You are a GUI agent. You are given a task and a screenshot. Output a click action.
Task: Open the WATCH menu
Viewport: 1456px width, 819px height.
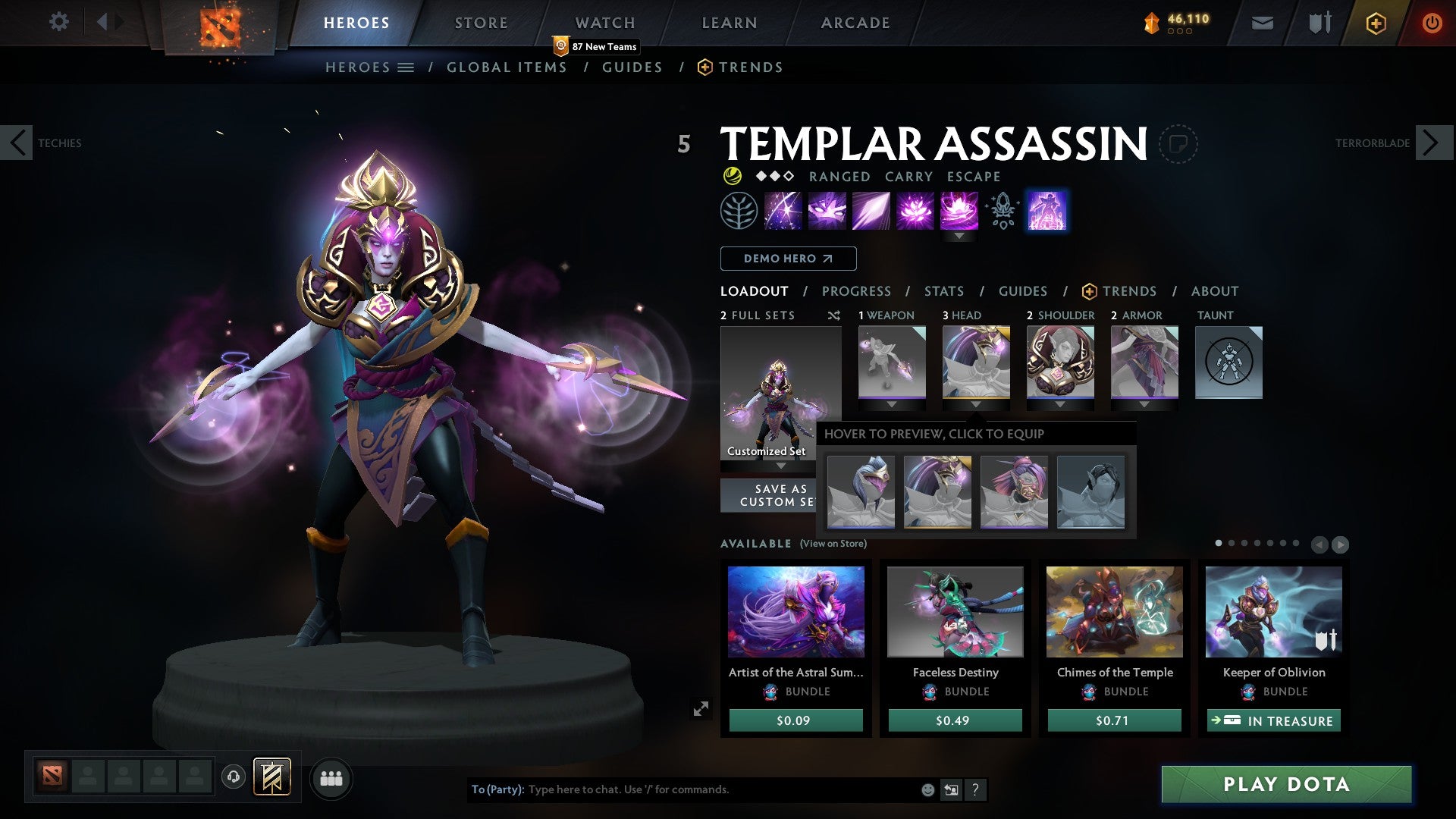605,23
